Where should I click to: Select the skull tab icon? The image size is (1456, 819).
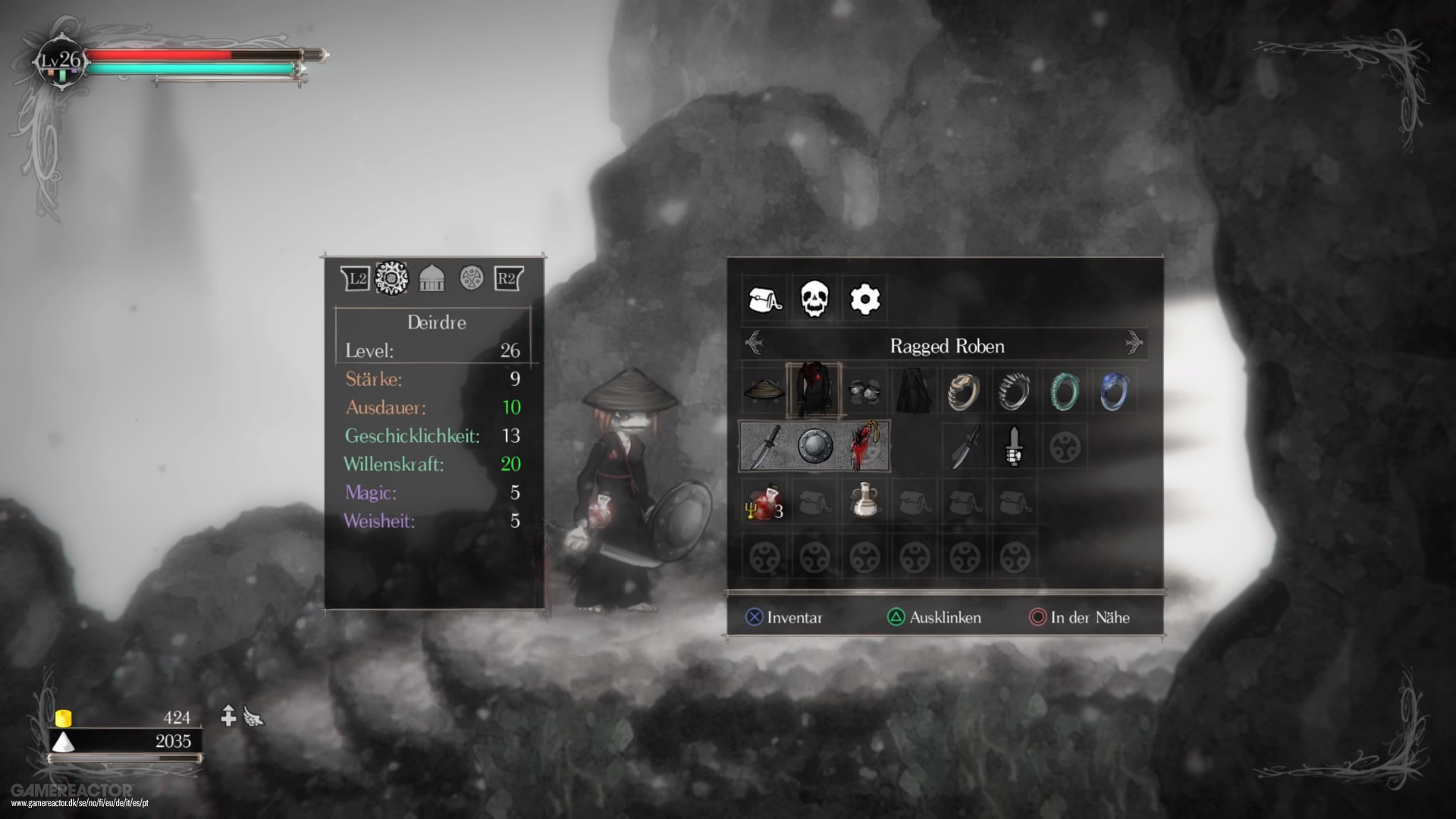[816, 299]
